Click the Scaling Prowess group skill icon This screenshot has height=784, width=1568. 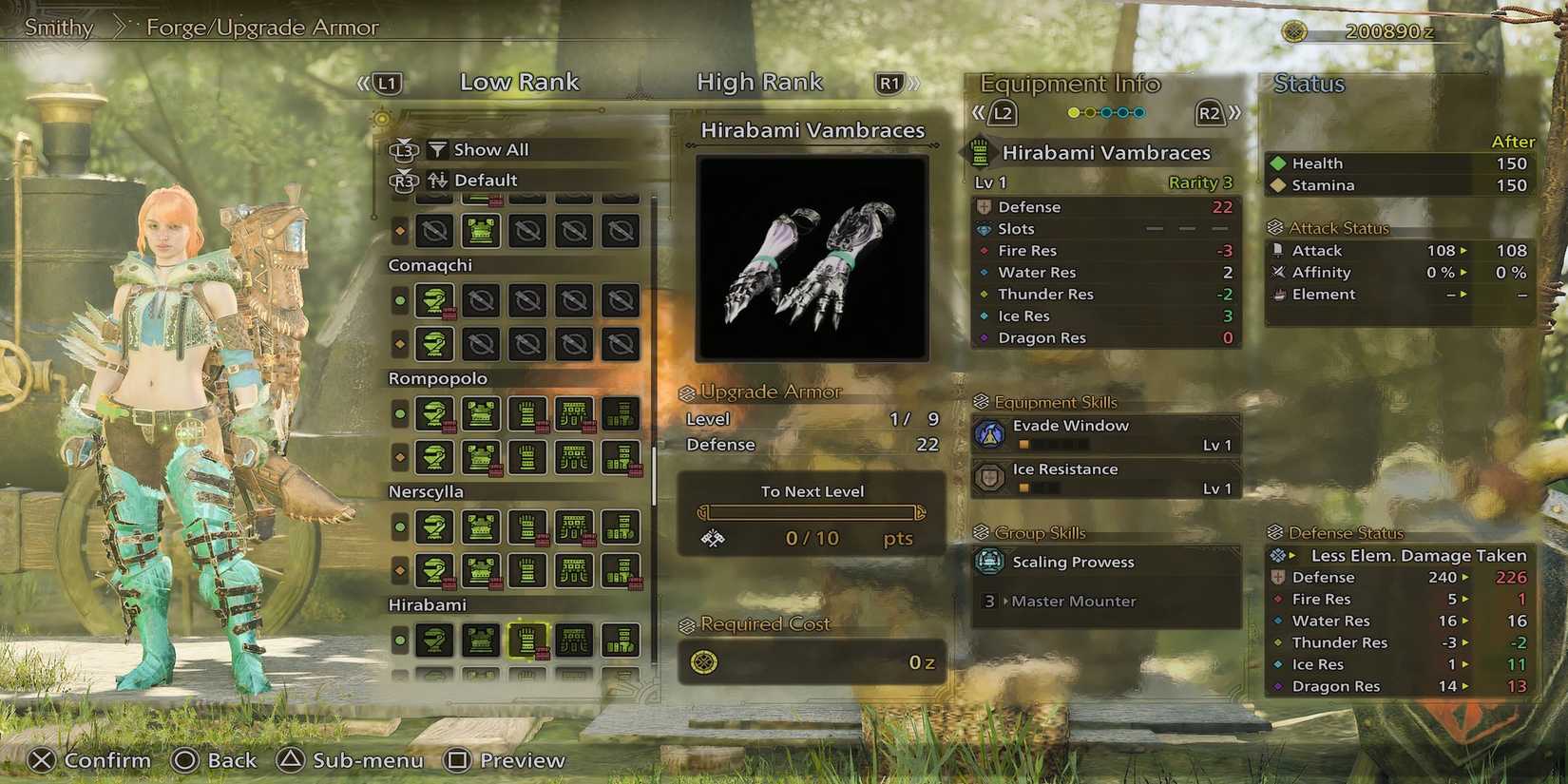[991, 562]
